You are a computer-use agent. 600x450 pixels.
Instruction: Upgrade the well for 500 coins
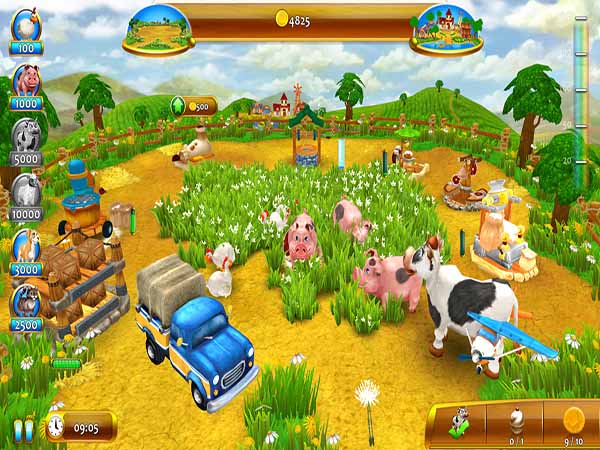[x=194, y=105]
